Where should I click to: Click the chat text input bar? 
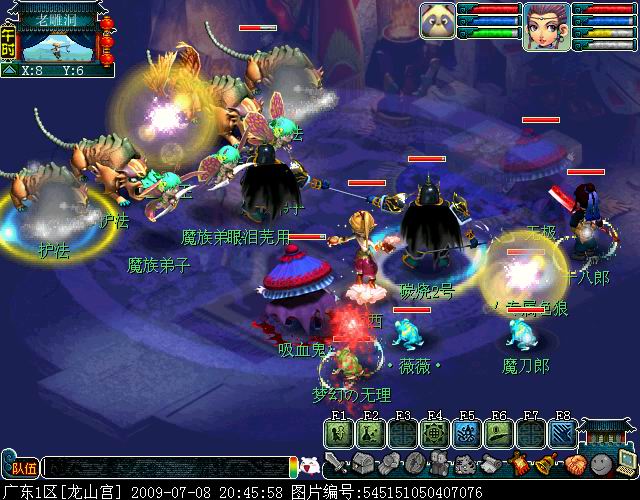click(x=165, y=467)
